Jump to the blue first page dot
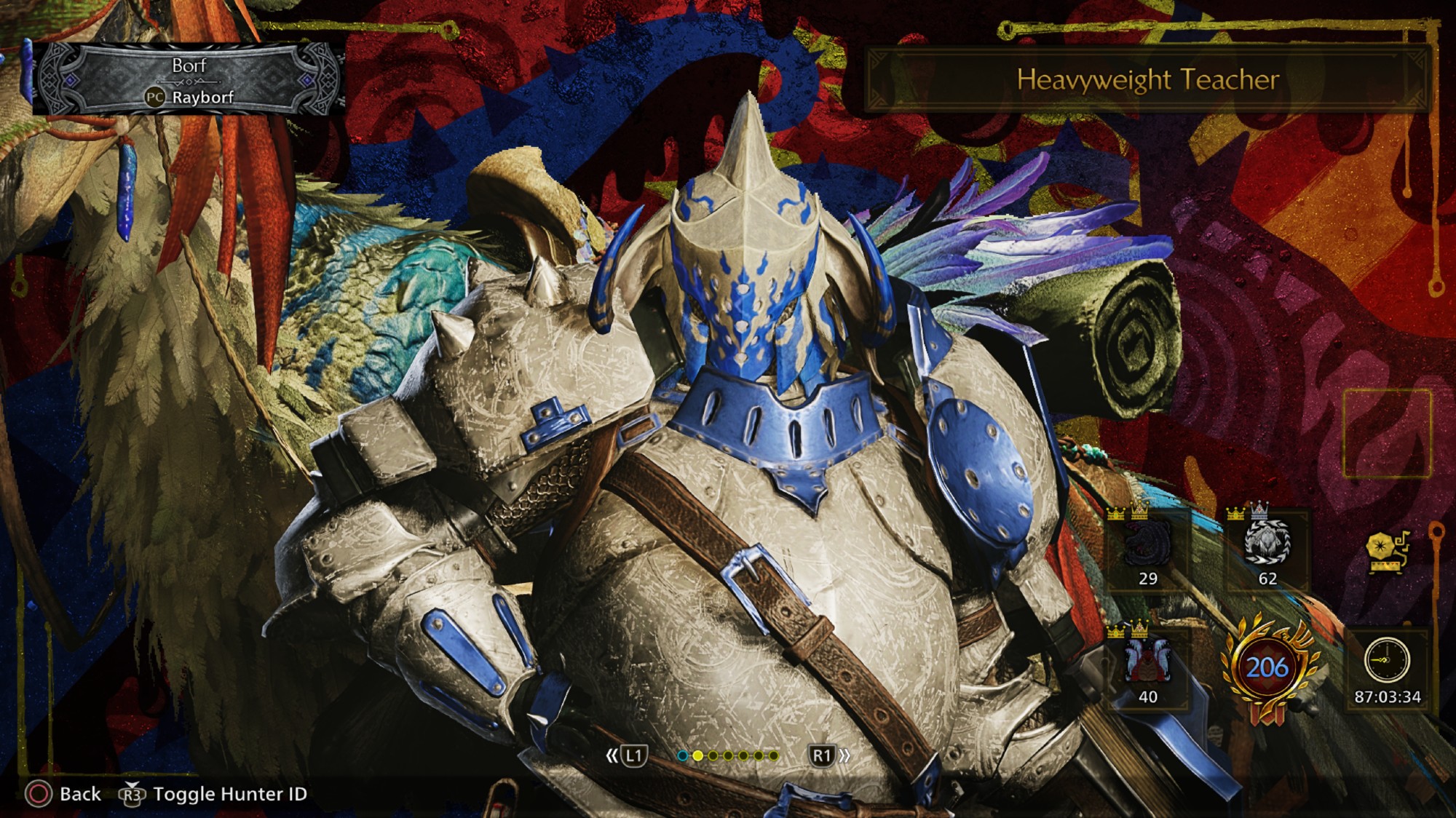Viewport: 1456px width, 818px height. (x=682, y=756)
